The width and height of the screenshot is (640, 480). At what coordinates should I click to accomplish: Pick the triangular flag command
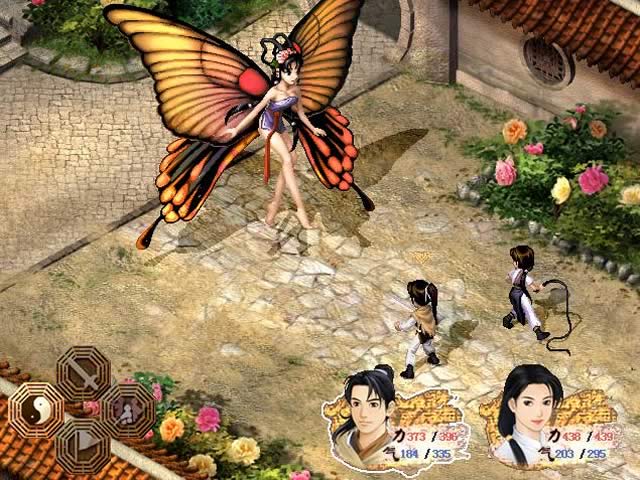click(83, 444)
